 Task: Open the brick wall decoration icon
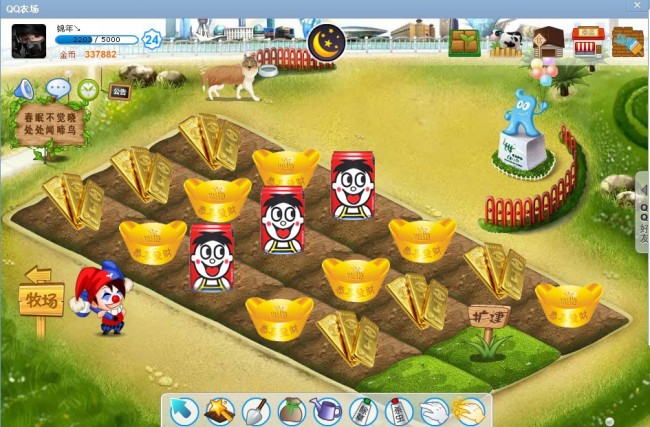click(x=627, y=42)
